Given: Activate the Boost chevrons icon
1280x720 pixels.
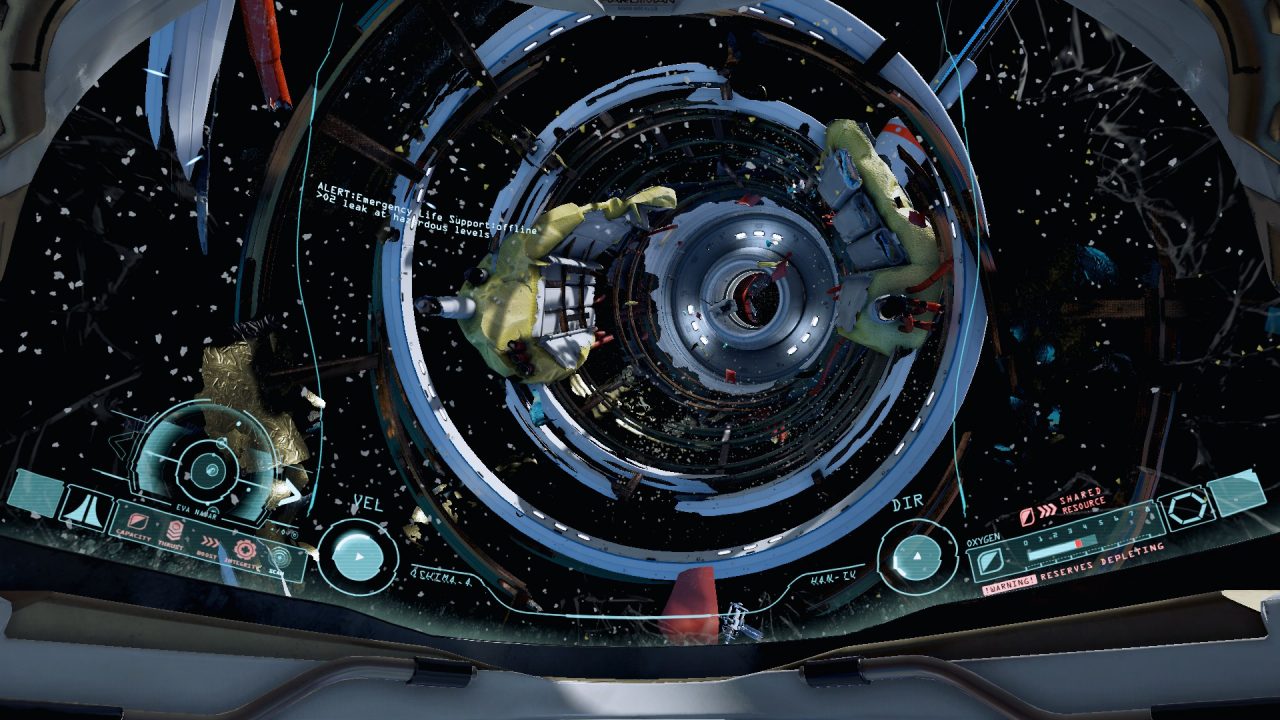Looking at the screenshot, I should (x=210, y=542).
